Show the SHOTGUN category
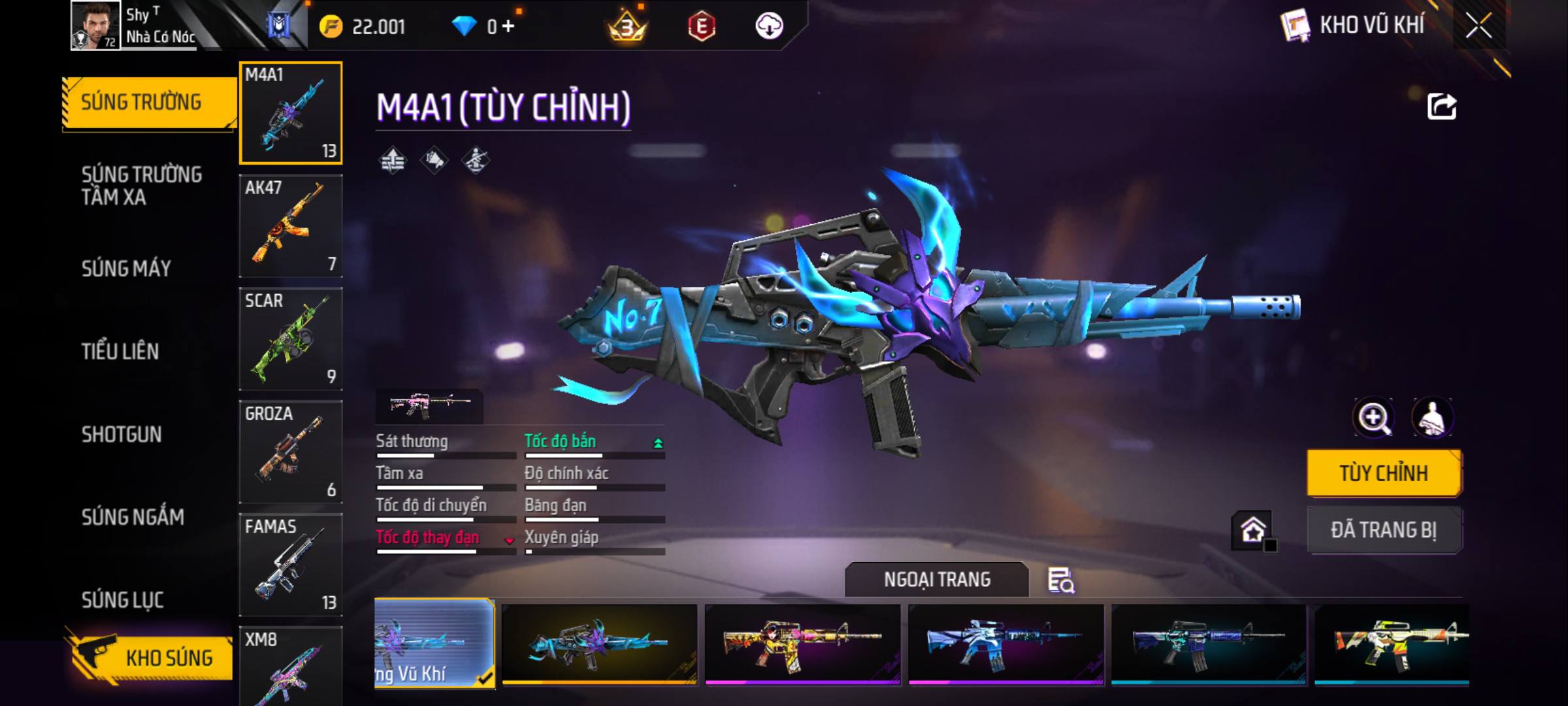This screenshot has height=706, width=1568. pos(122,434)
